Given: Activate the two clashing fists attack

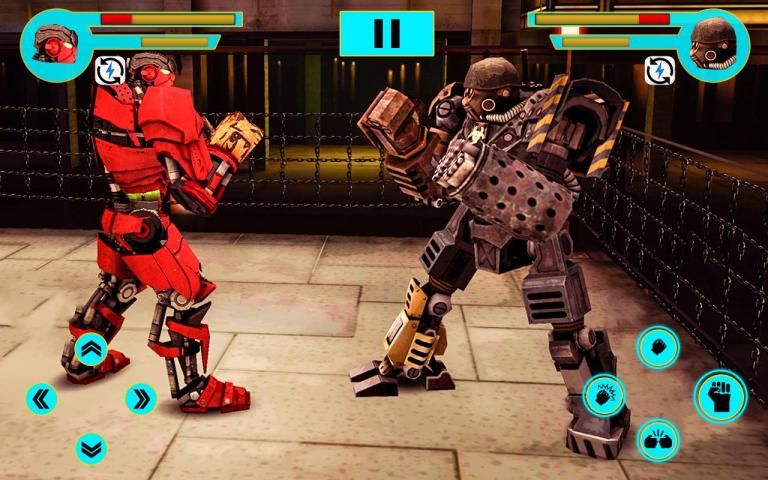Looking at the screenshot, I should tap(658, 440).
